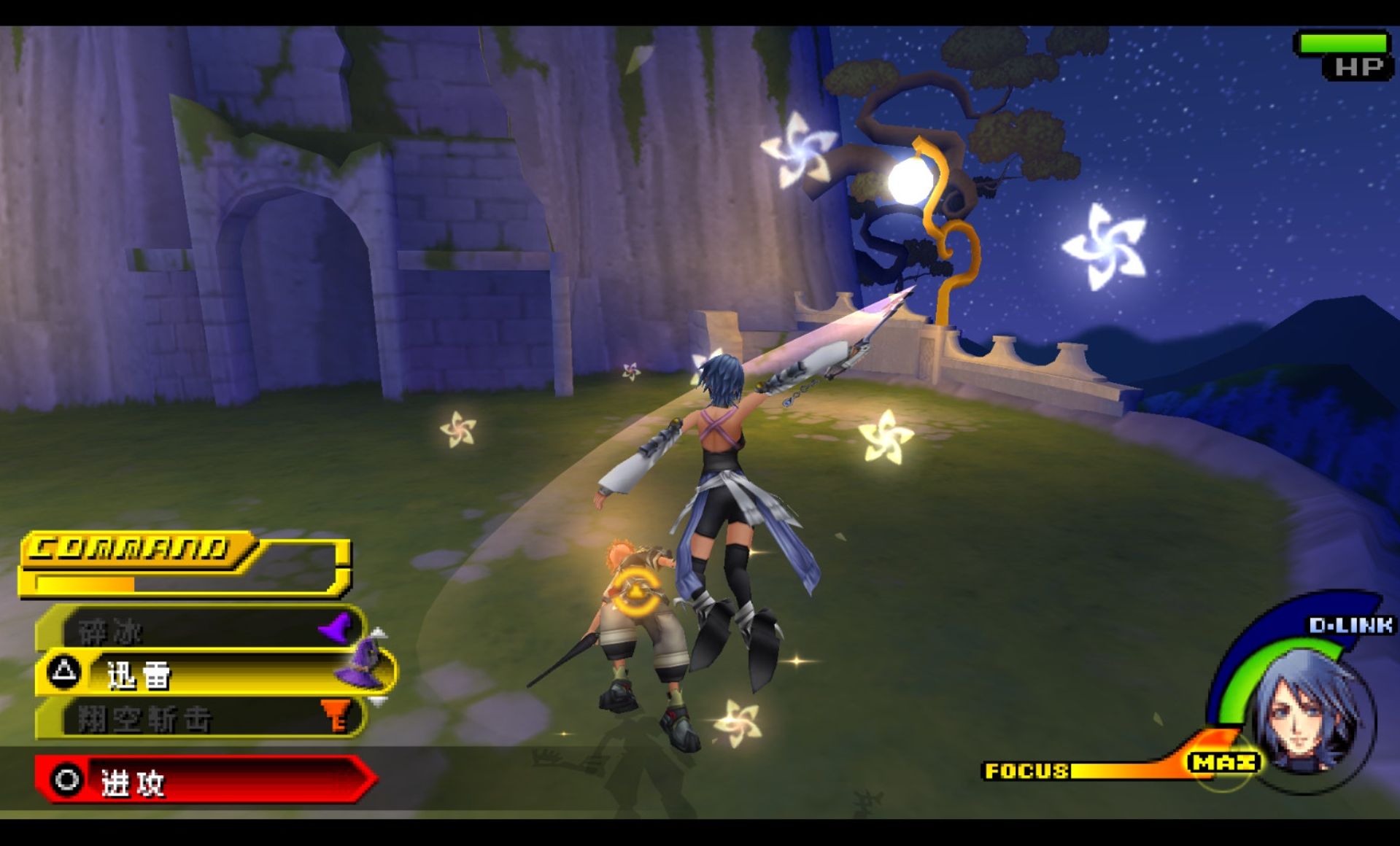
Task: Click the up arrow beside the command deck
Action: (x=378, y=632)
